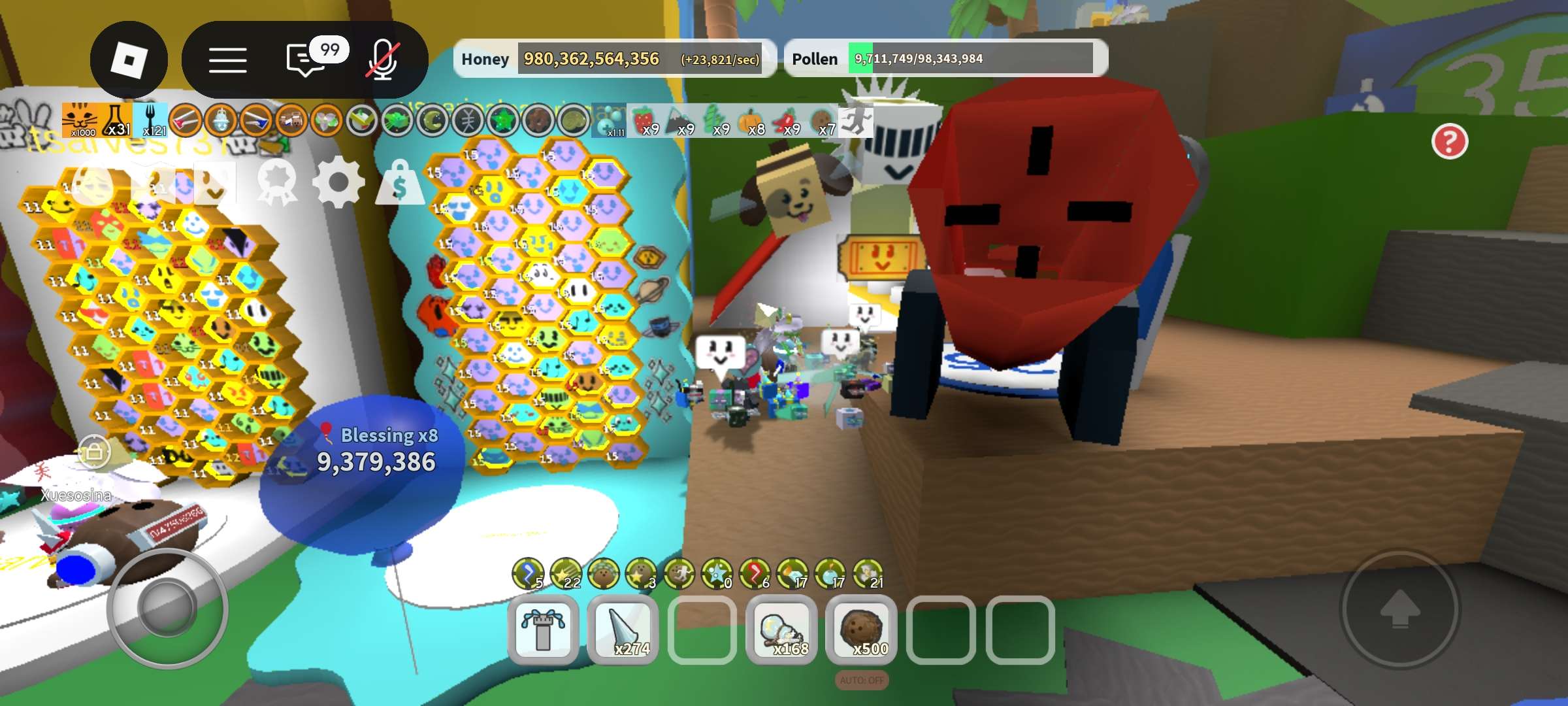This screenshot has width=1568, height=706.
Task: Select the sprinkler in the hotbar
Action: tap(542, 626)
